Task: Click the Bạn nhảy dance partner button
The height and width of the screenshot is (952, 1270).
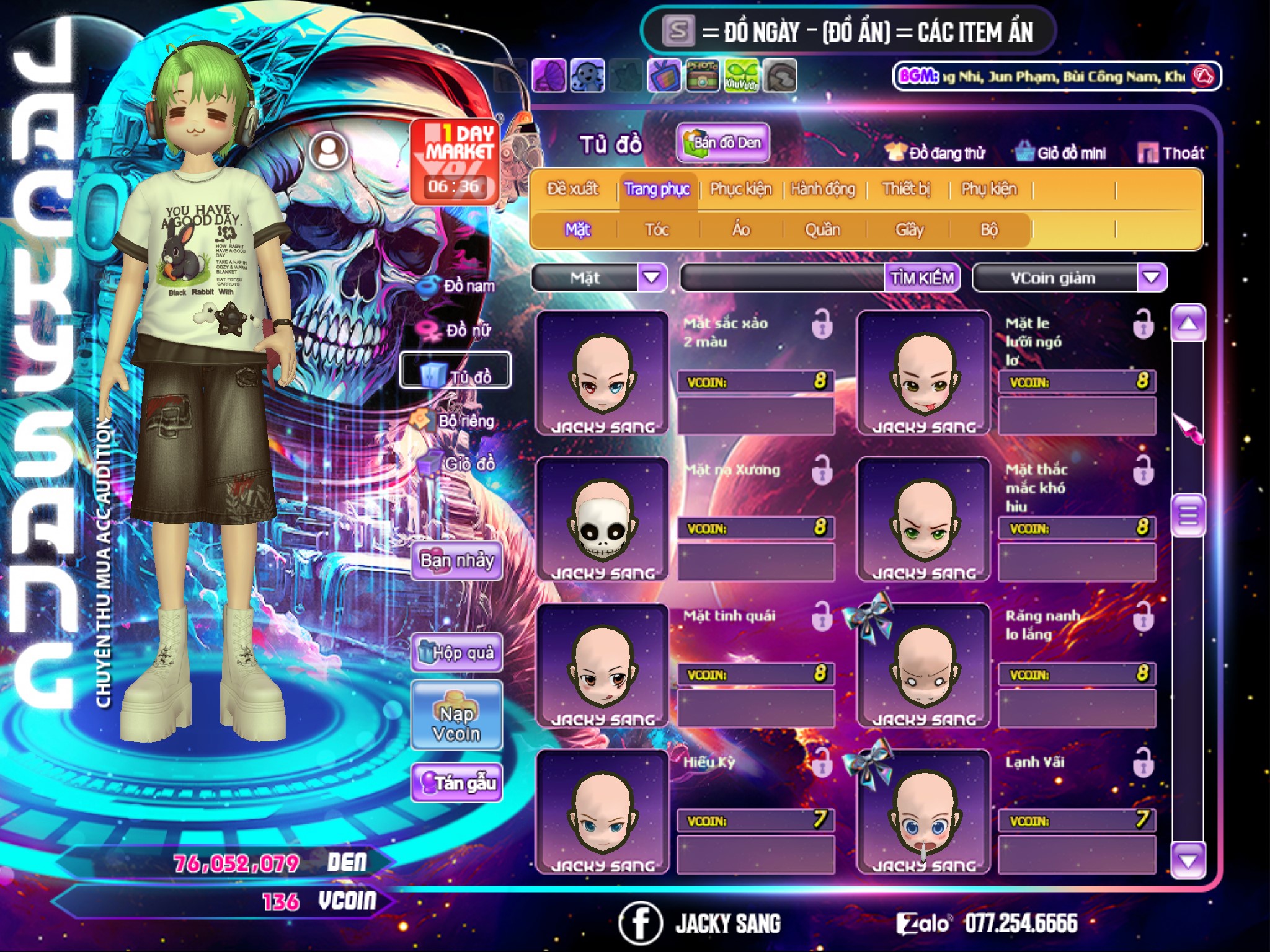Action: click(456, 561)
